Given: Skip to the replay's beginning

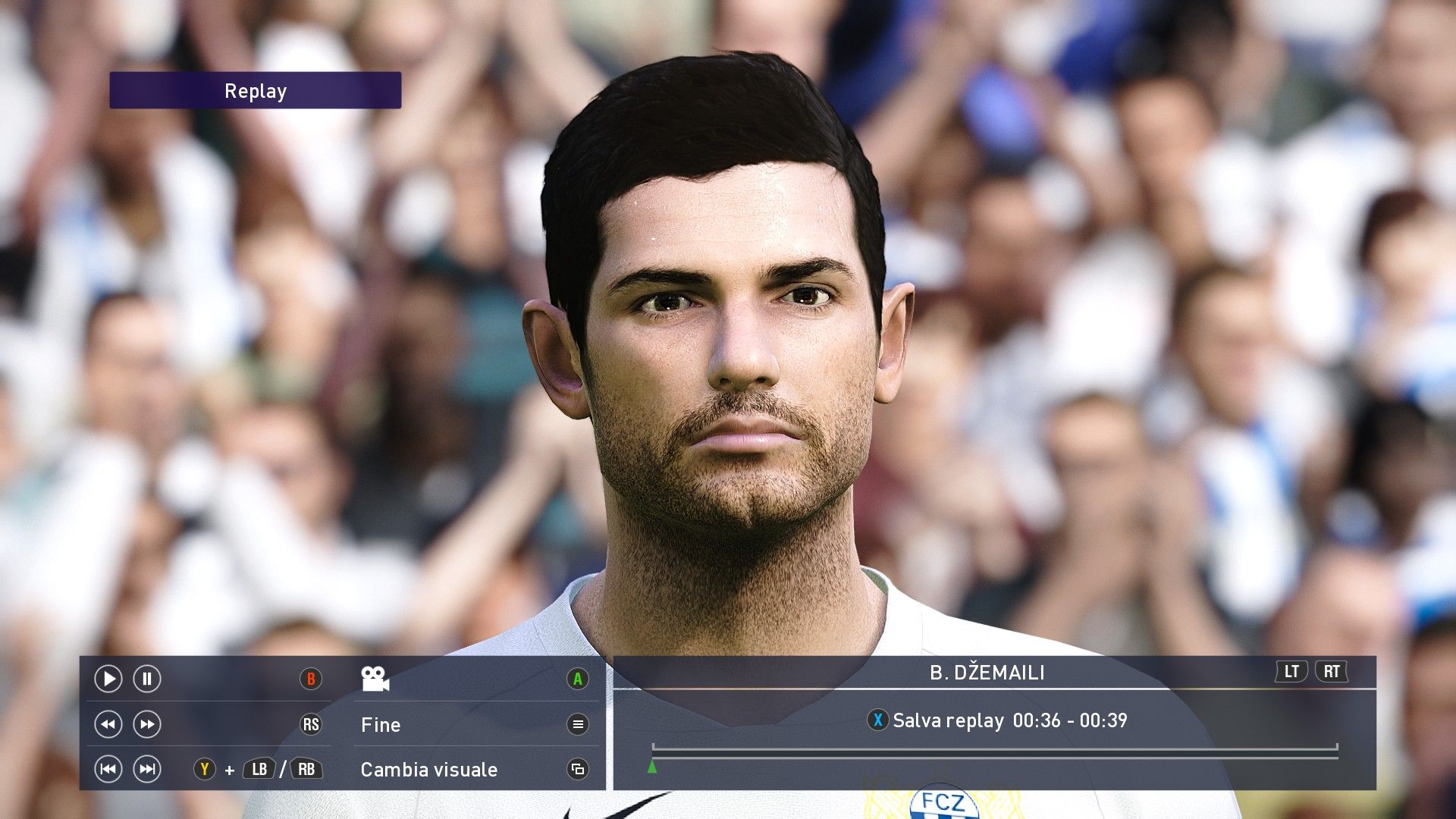Looking at the screenshot, I should (108, 769).
